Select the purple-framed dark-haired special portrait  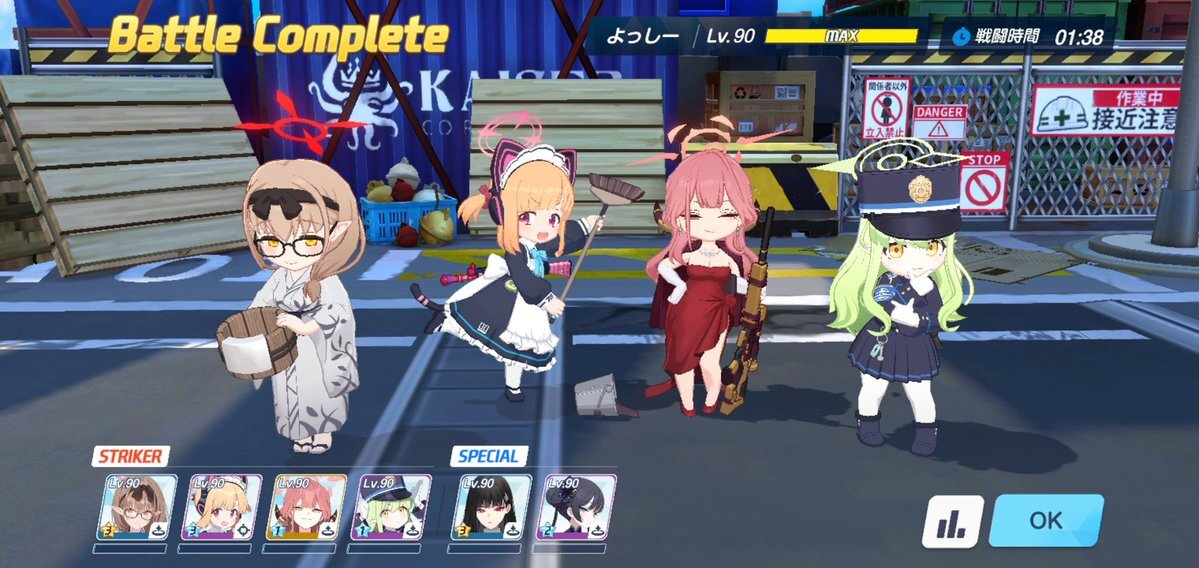(576, 507)
